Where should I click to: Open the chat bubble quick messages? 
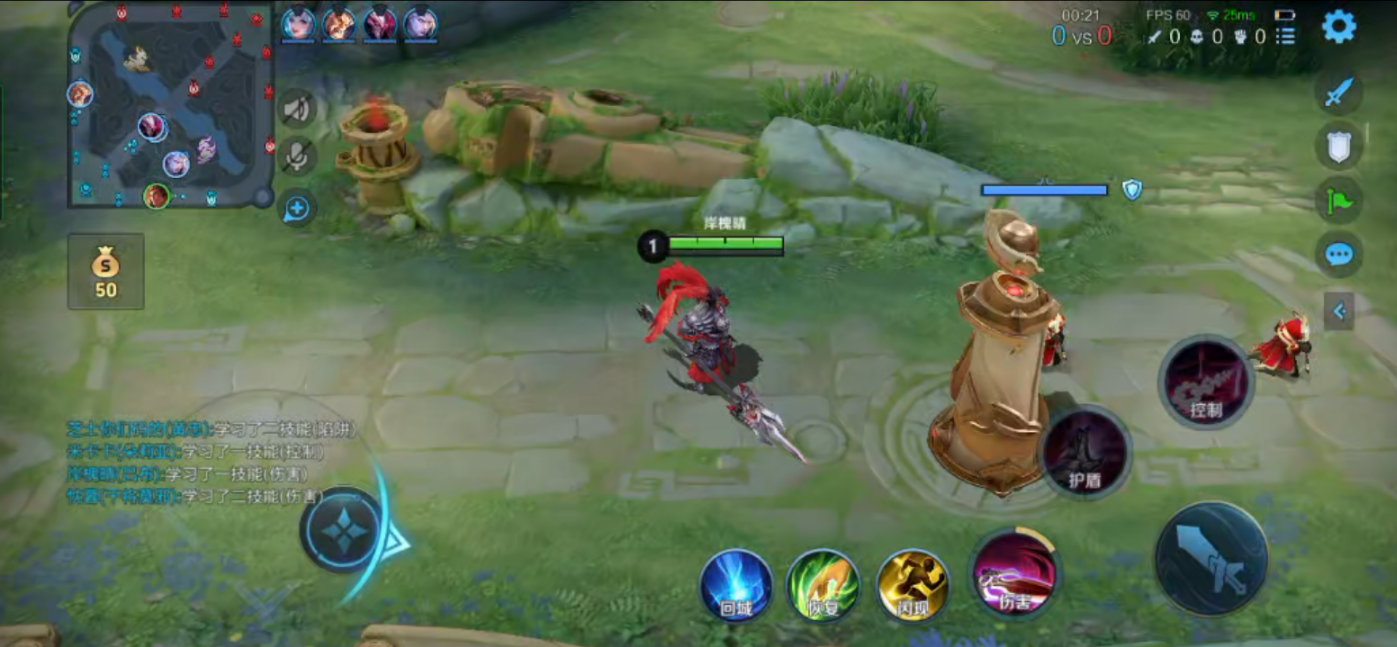(x=1339, y=255)
